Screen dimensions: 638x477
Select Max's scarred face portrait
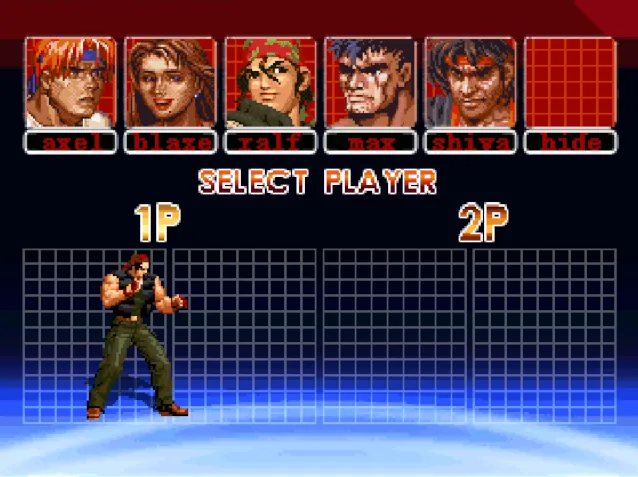coord(370,83)
